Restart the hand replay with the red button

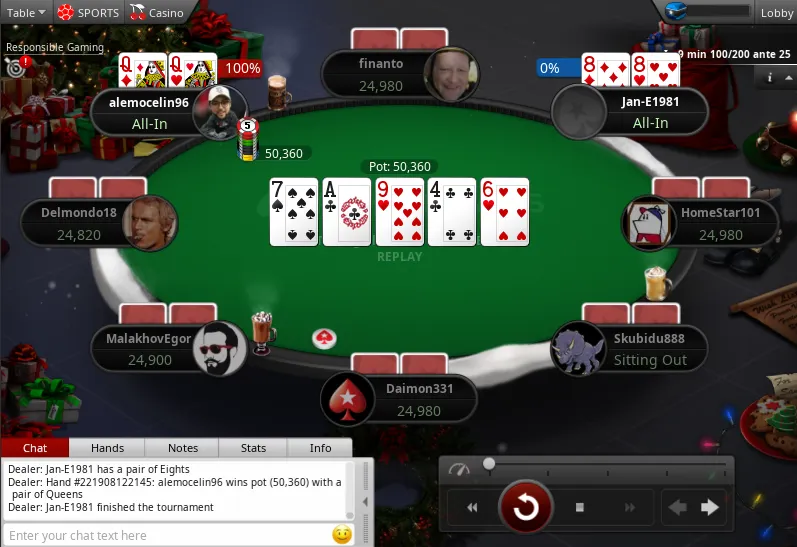click(x=526, y=508)
